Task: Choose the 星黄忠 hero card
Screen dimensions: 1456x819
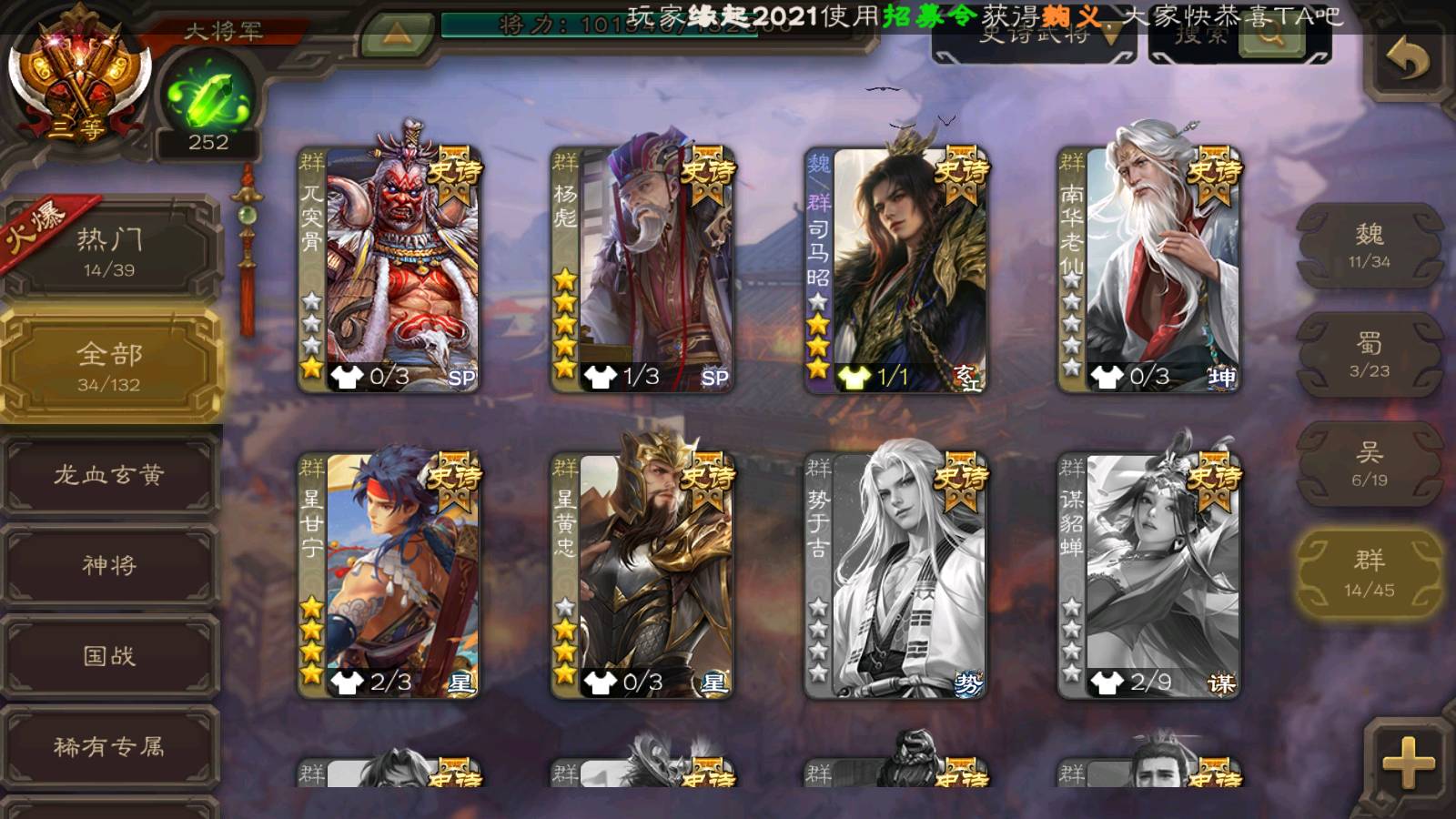Action: 642,575
